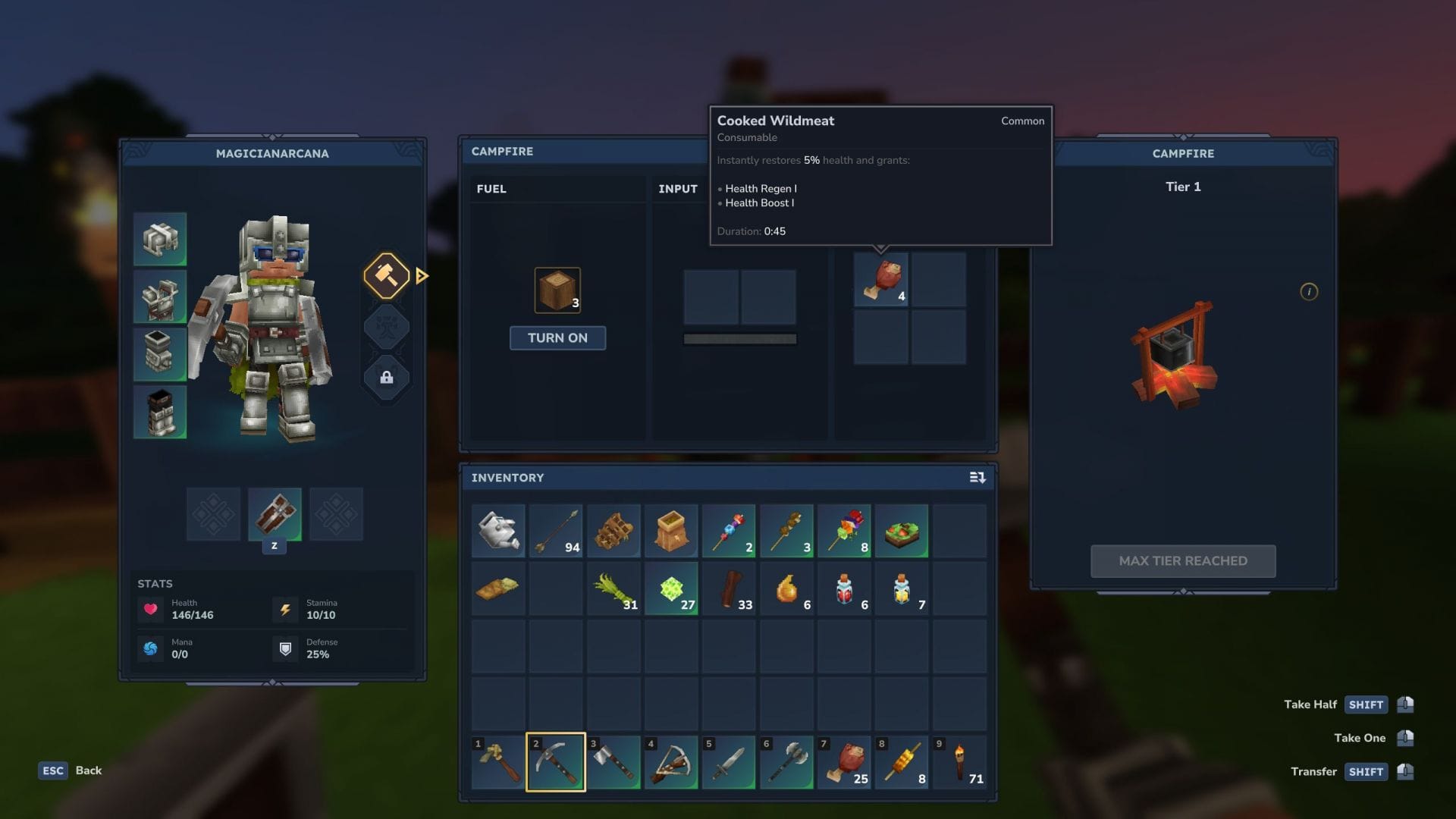Select the pickaxe in hotbar slot 2
This screenshot has width=1456, height=819.
click(x=556, y=762)
